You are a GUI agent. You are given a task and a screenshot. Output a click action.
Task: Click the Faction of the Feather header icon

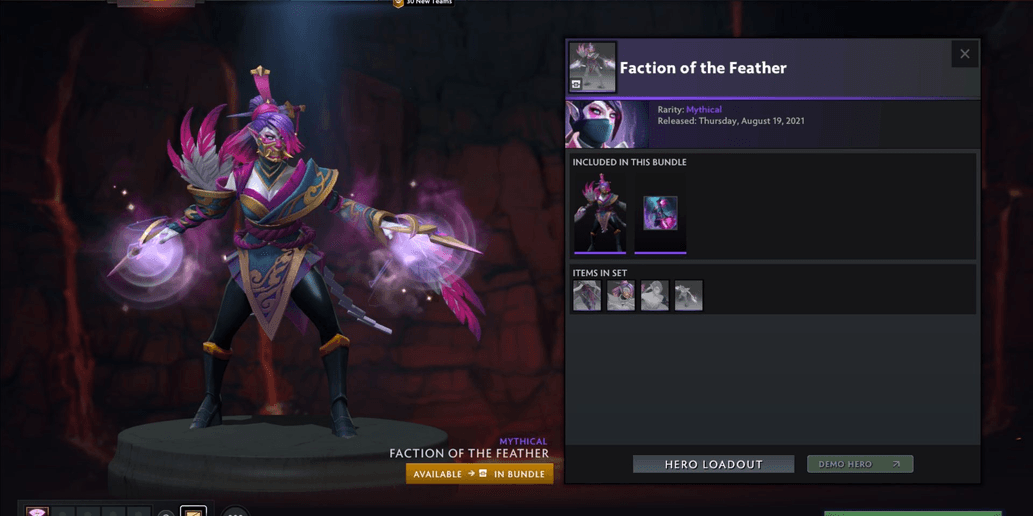coord(592,67)
